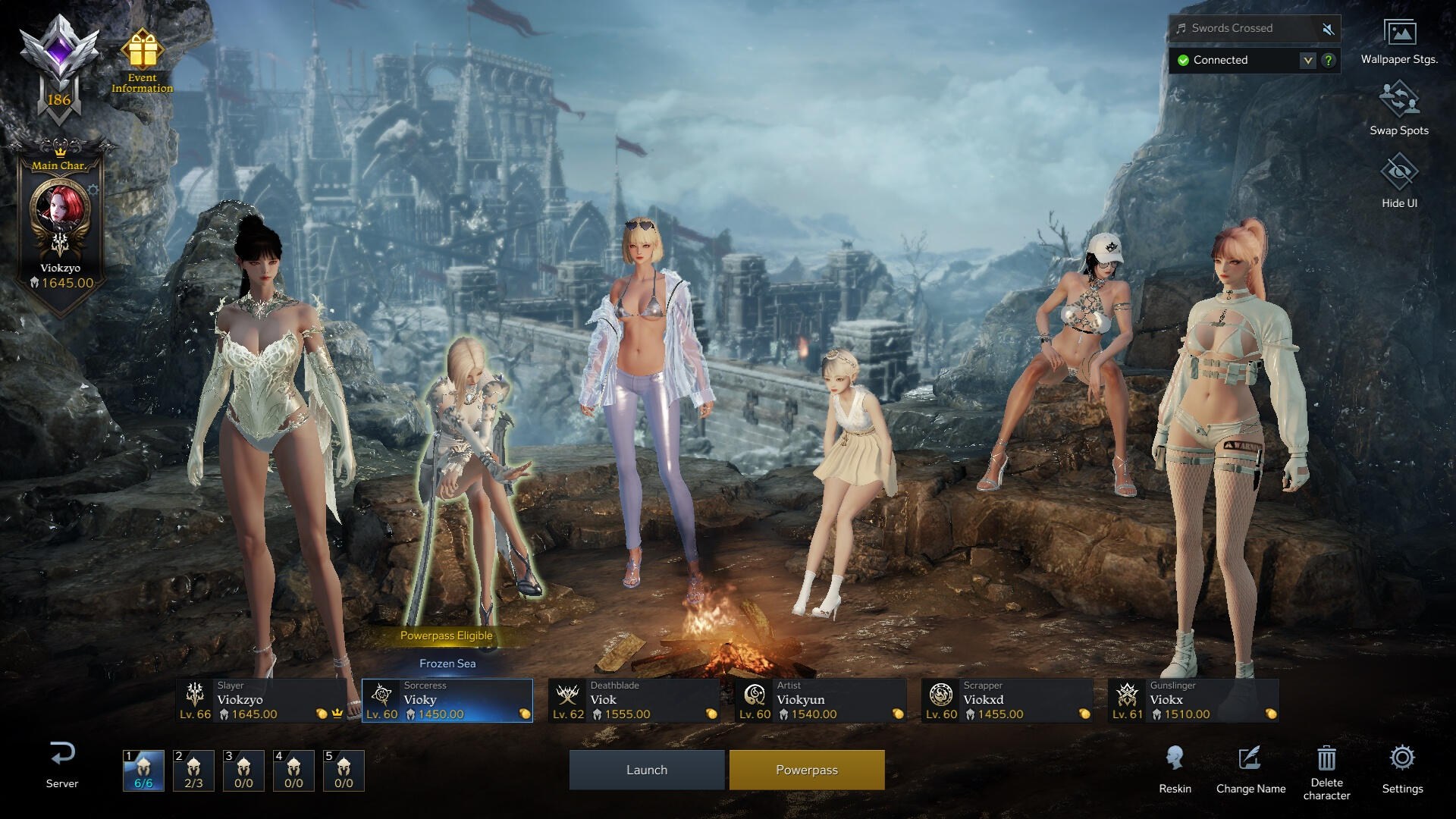Image resolution: width=1456 pixels, height=819 pixels.
Task: Launch the selected character
Action: point(646,770)
